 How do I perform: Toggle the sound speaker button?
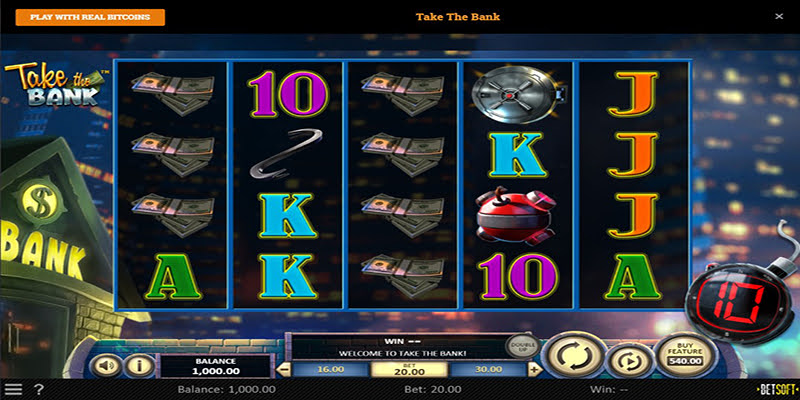tap(105, 365)
